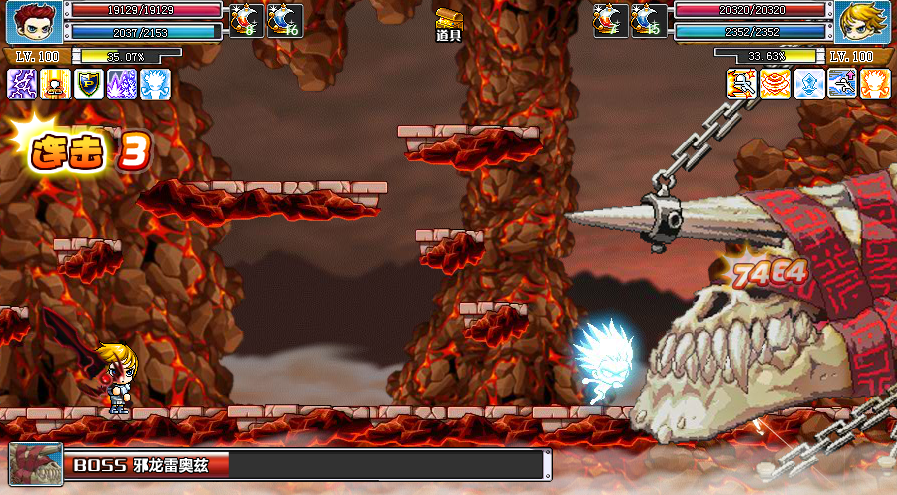The image size is (897, 495).
Task: Select the blue P shield skill
Action: click(89, 83)
